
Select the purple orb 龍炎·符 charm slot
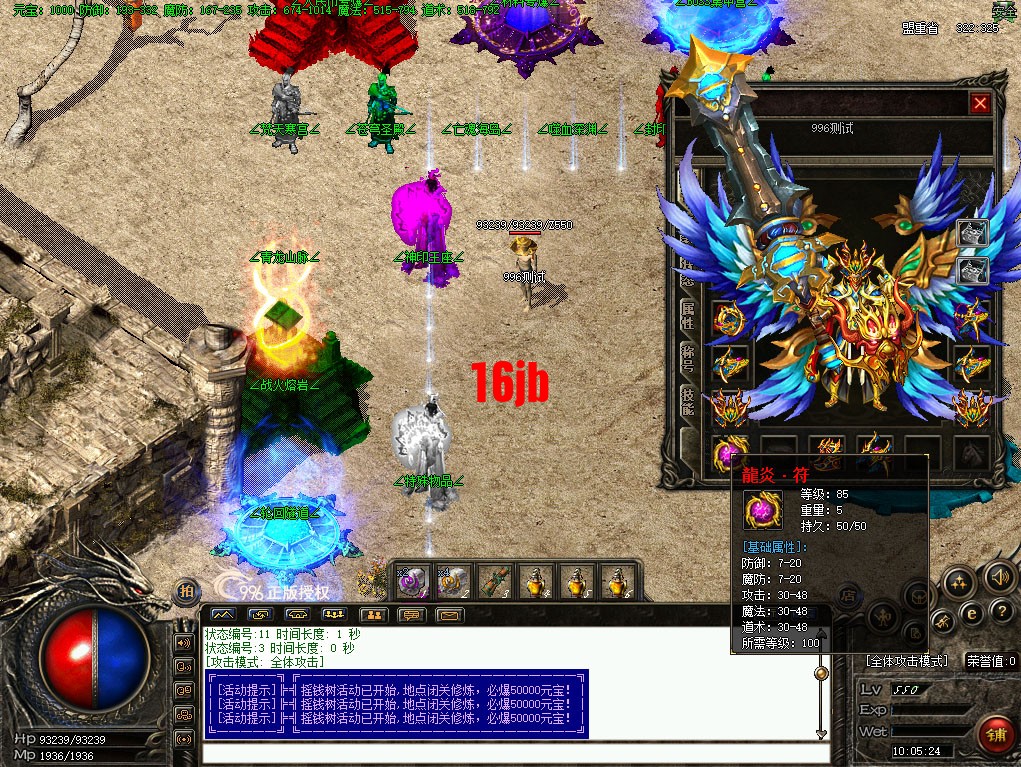tap(725, 455)
